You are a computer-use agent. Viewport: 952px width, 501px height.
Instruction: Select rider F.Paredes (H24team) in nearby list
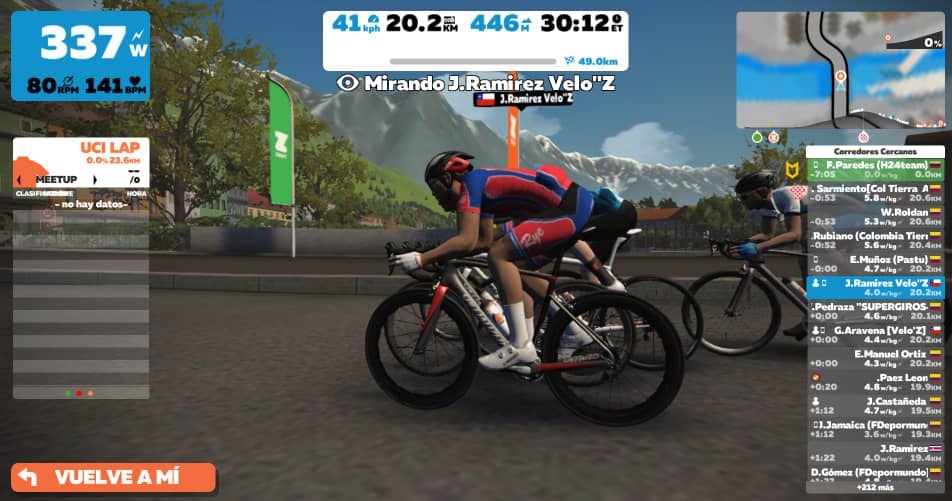click(876, 169)
